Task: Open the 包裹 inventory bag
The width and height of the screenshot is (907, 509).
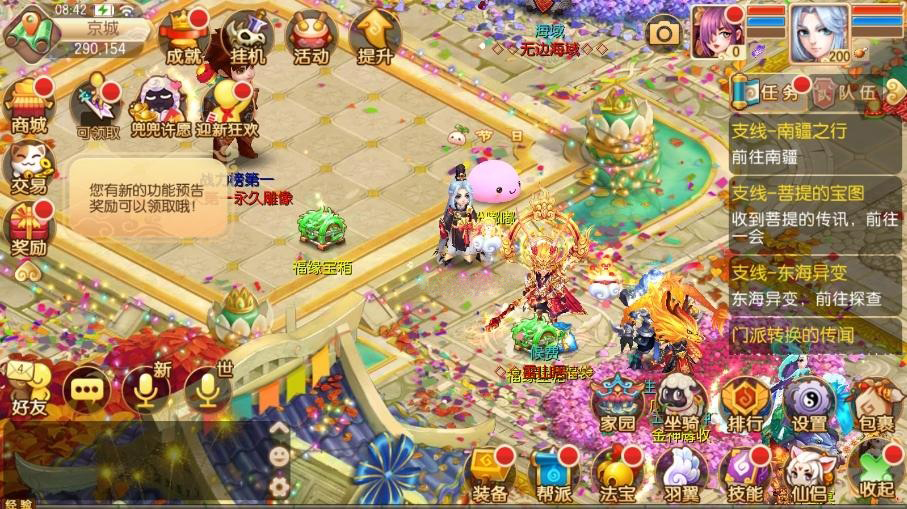Action: pyautogui.click(x=875, y=405)
